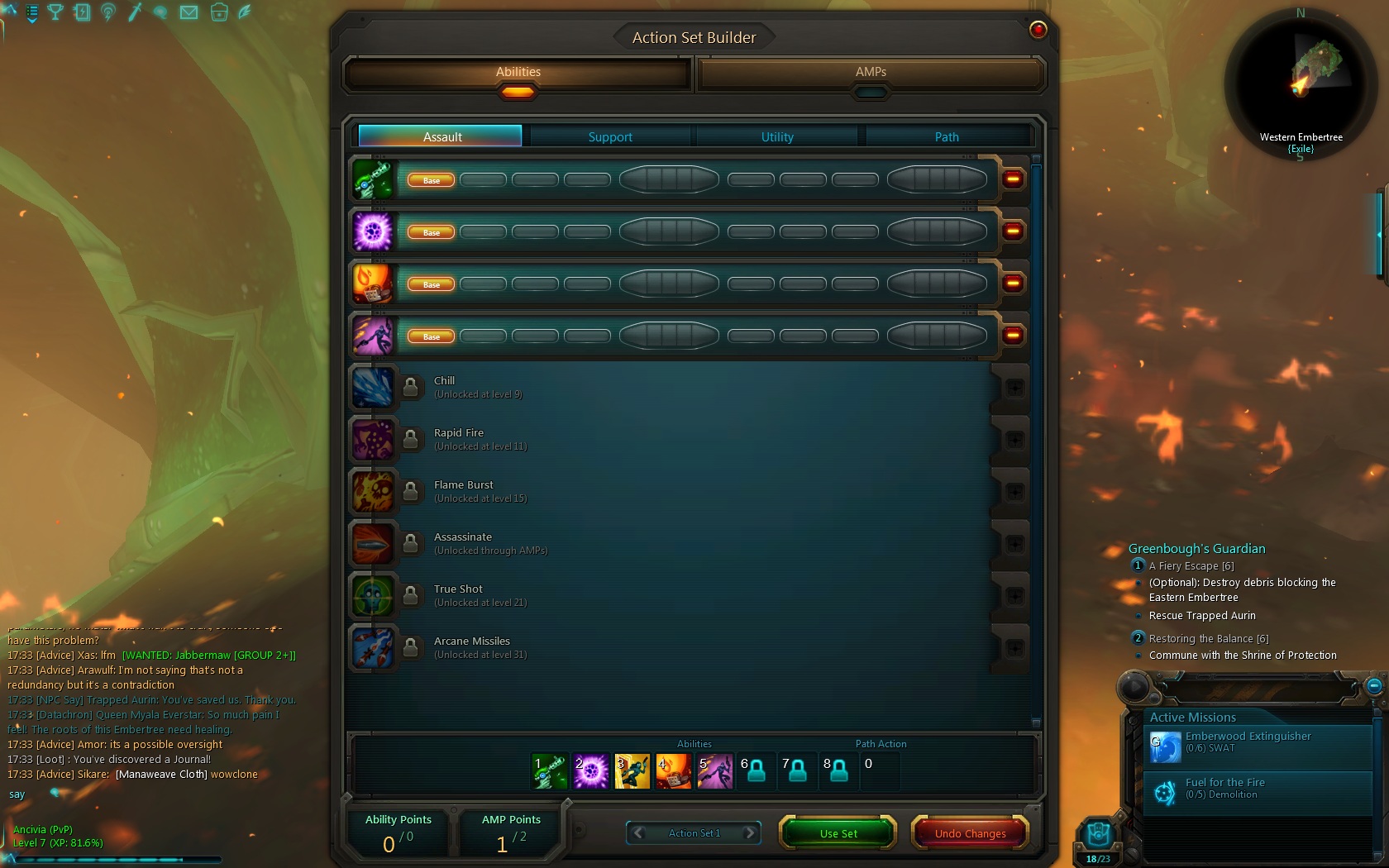This screenshot has width=1389, height=868.
Task: Click the left arrow beside Action Set 1
Action: pos(637,833)
